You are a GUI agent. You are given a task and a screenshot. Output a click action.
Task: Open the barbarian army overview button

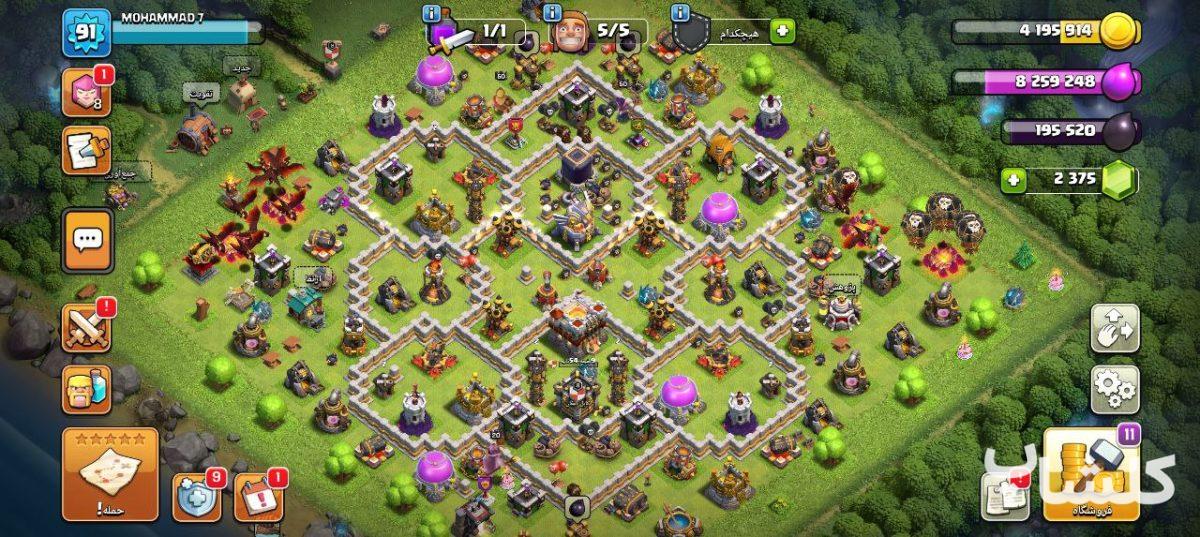(87, 389)
